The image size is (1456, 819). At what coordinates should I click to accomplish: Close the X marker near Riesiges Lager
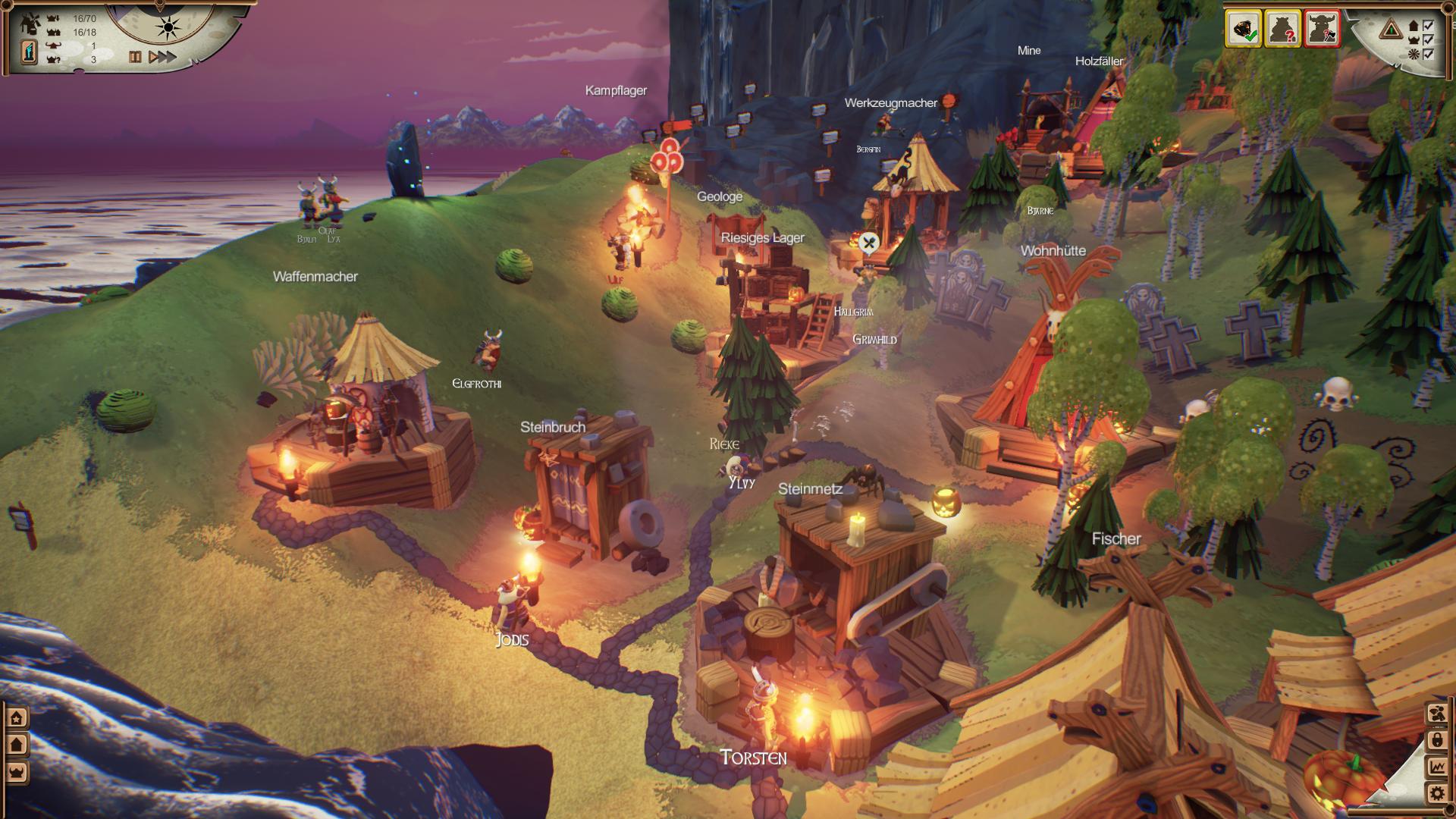click(870, 243)
